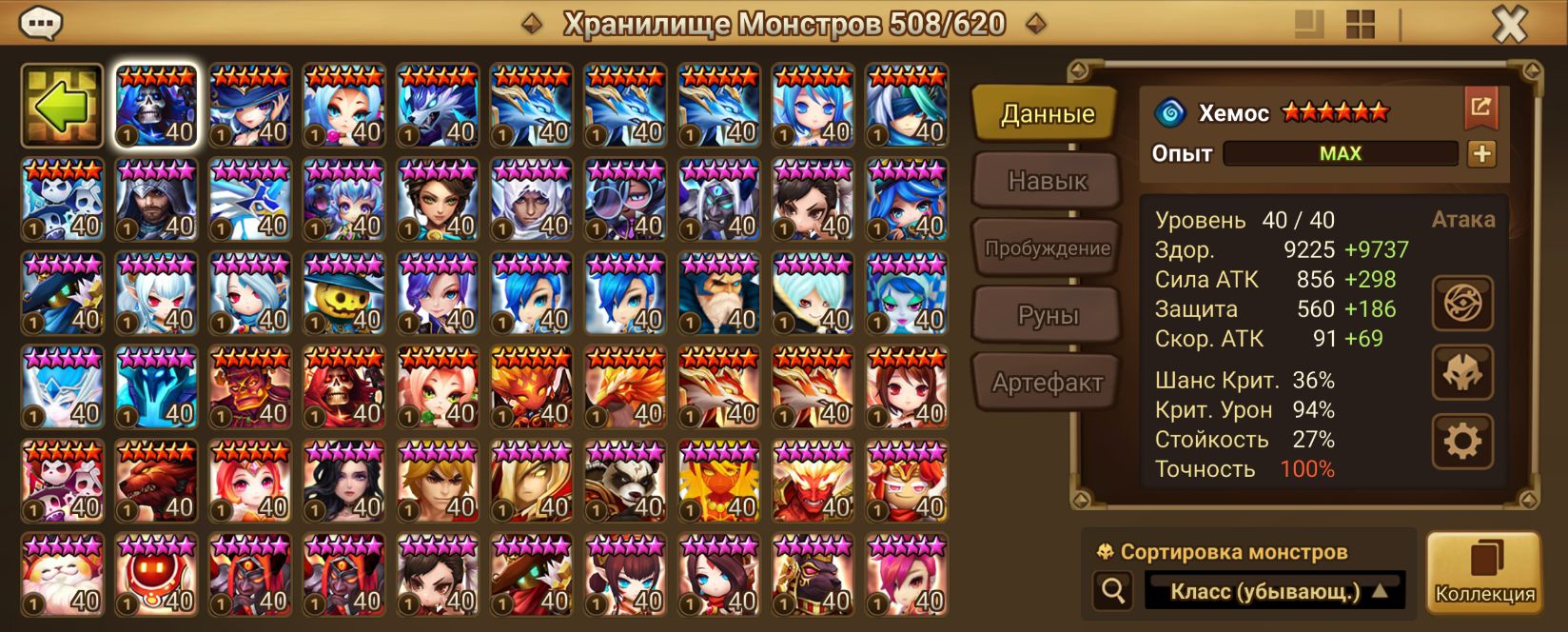Switch to the four-square grid view
Screen dimensions: 1568x632
click(1361, 25)
